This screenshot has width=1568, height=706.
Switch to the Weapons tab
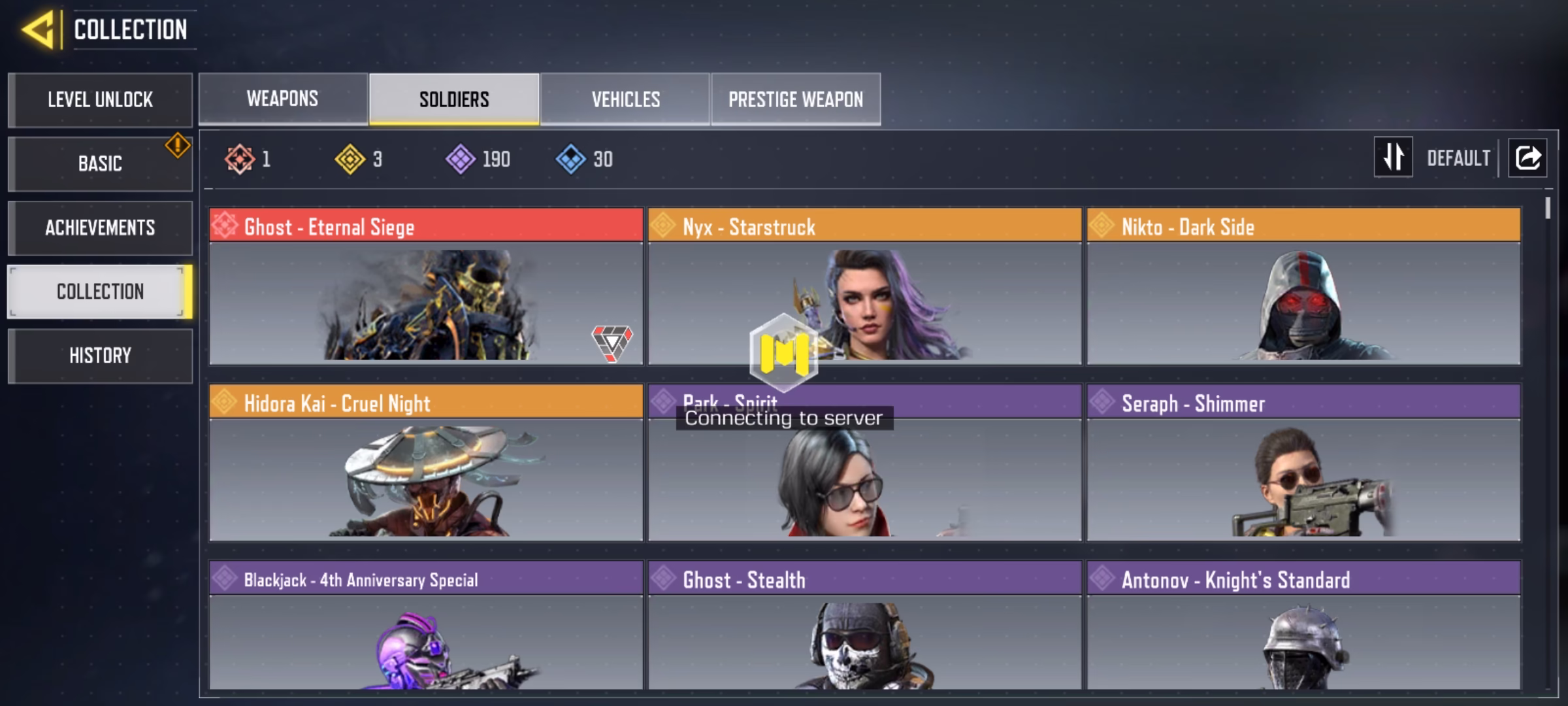283,99
